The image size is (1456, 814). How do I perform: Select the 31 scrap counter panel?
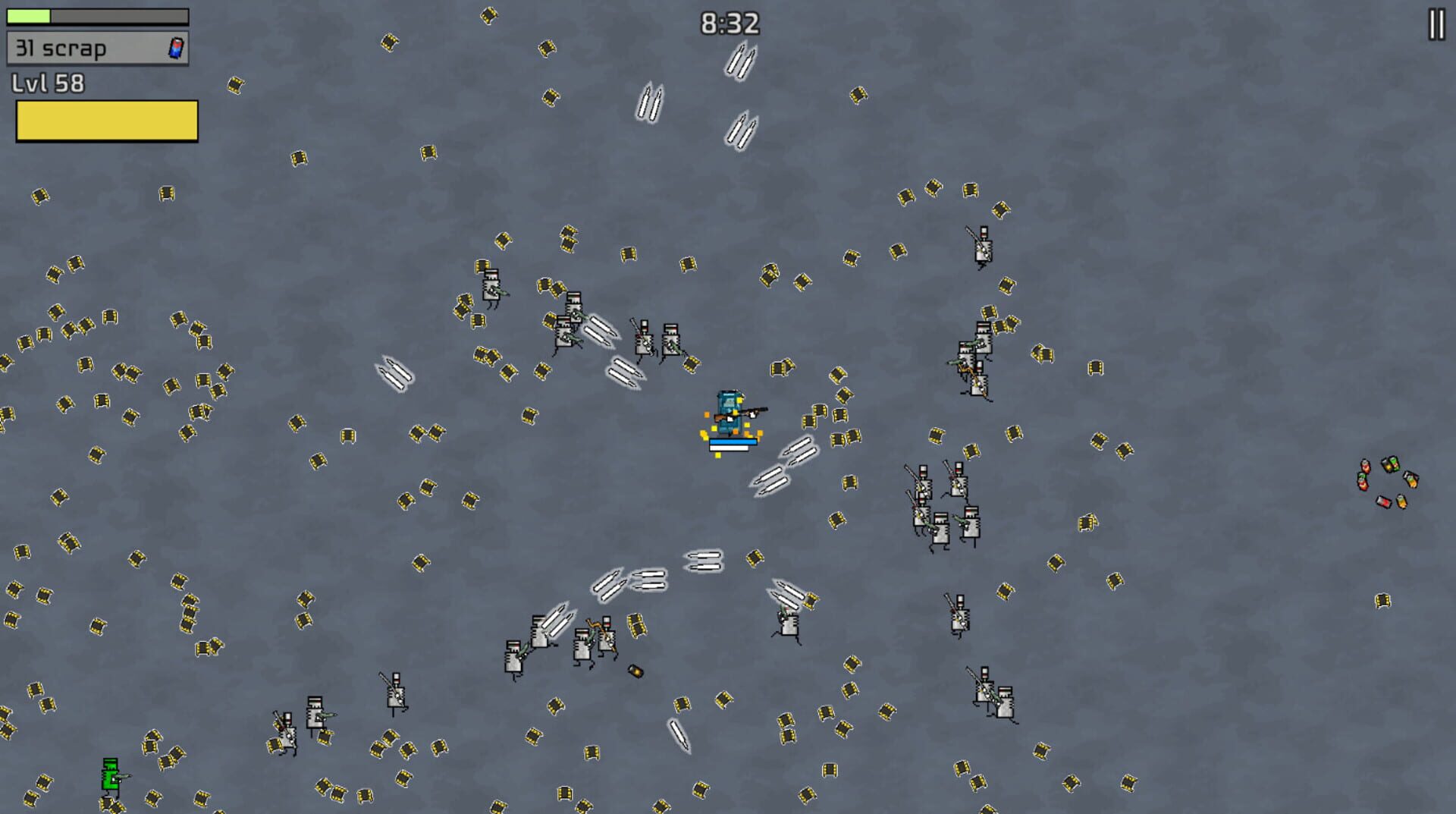(97, 48)
